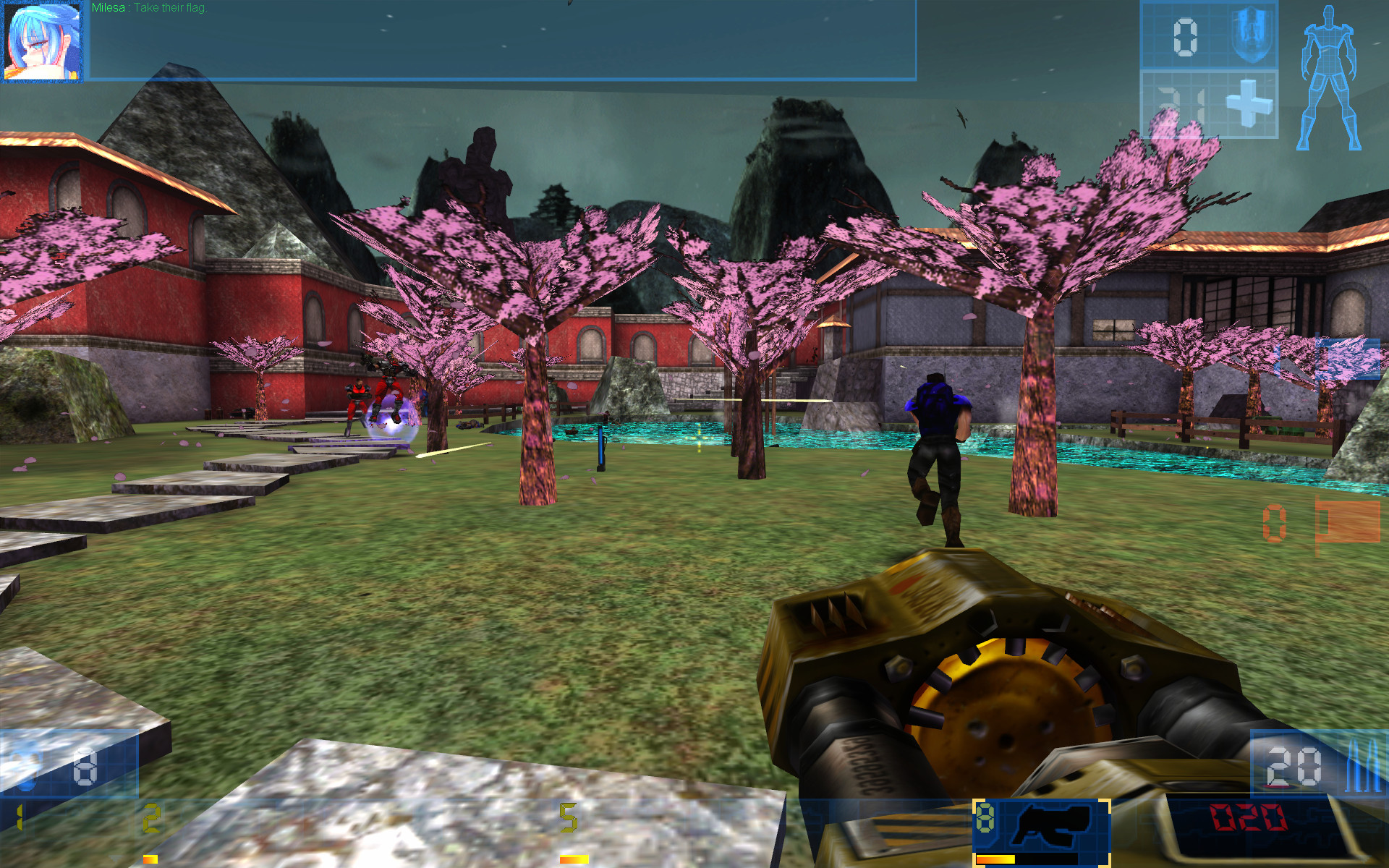Click the 'Take their flag' message text
Viewport: 1389px width, 868px height.
tap(170, 9)
